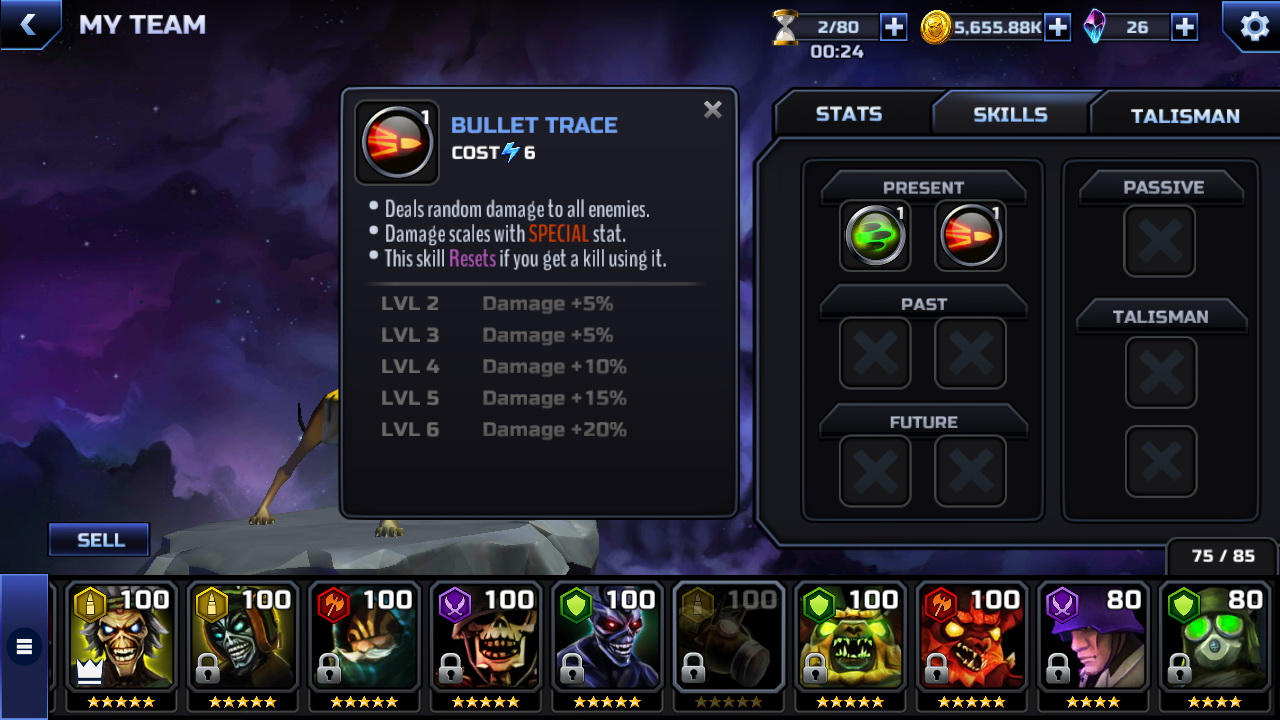The width and height of the screenshot is (1280, 720).
Task: Select the green swirl Present skill icon
Action: tap(875, 237)
